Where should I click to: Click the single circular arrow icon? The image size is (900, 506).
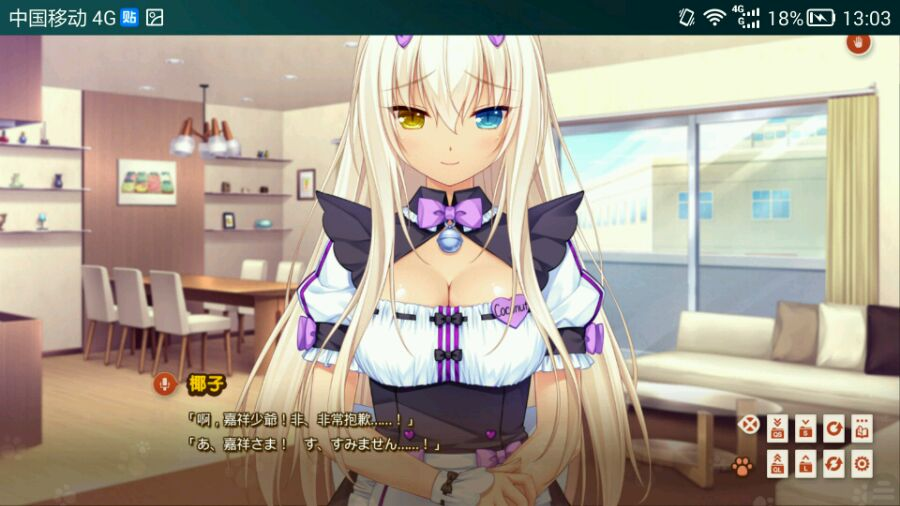pos(833,429)
